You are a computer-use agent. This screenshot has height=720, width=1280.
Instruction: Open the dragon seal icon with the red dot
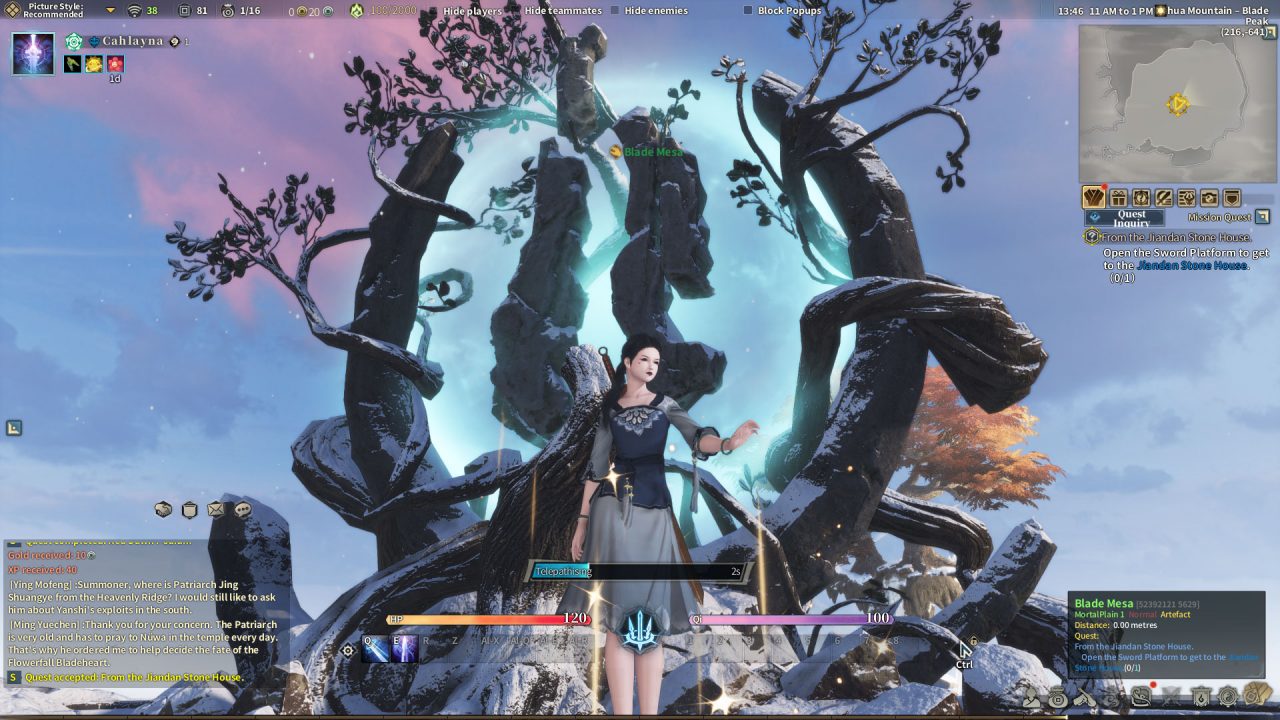pos(1140,699)
